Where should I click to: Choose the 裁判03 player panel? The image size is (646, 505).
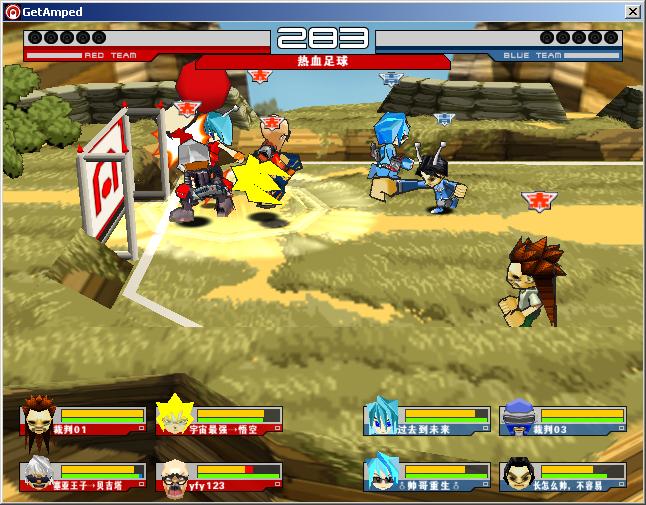[x=563, y=419]
